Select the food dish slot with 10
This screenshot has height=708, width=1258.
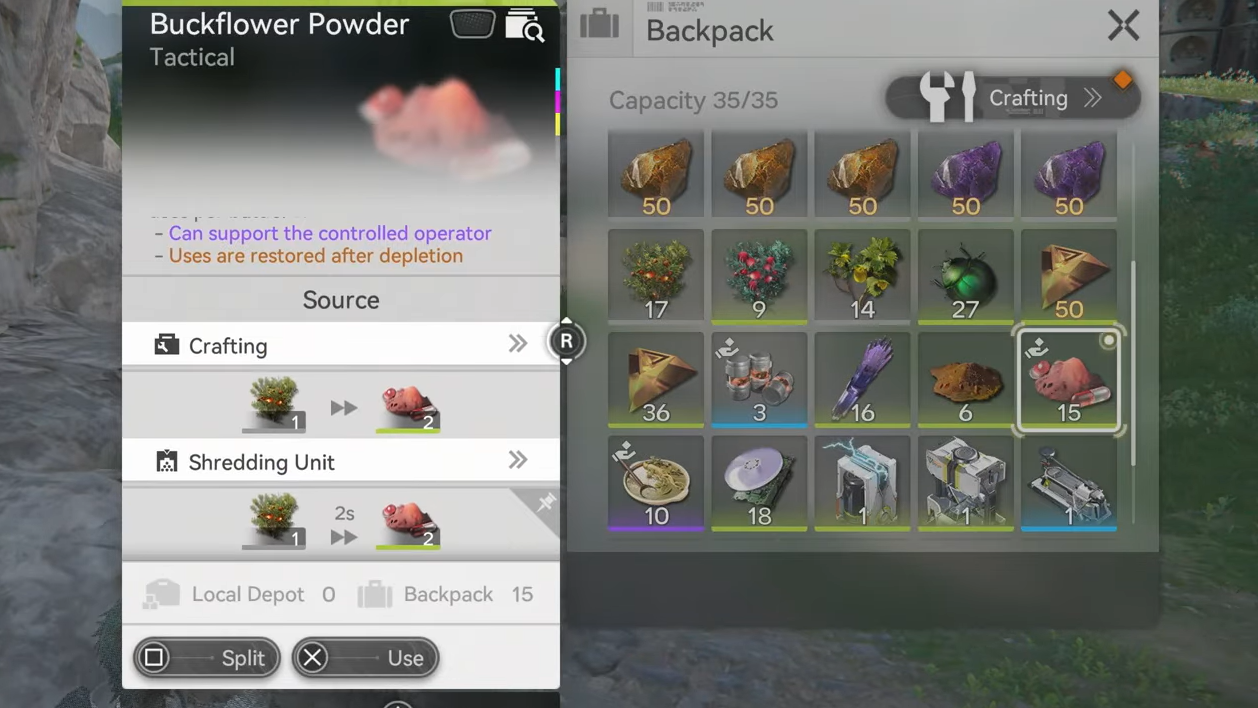(656, 483)
